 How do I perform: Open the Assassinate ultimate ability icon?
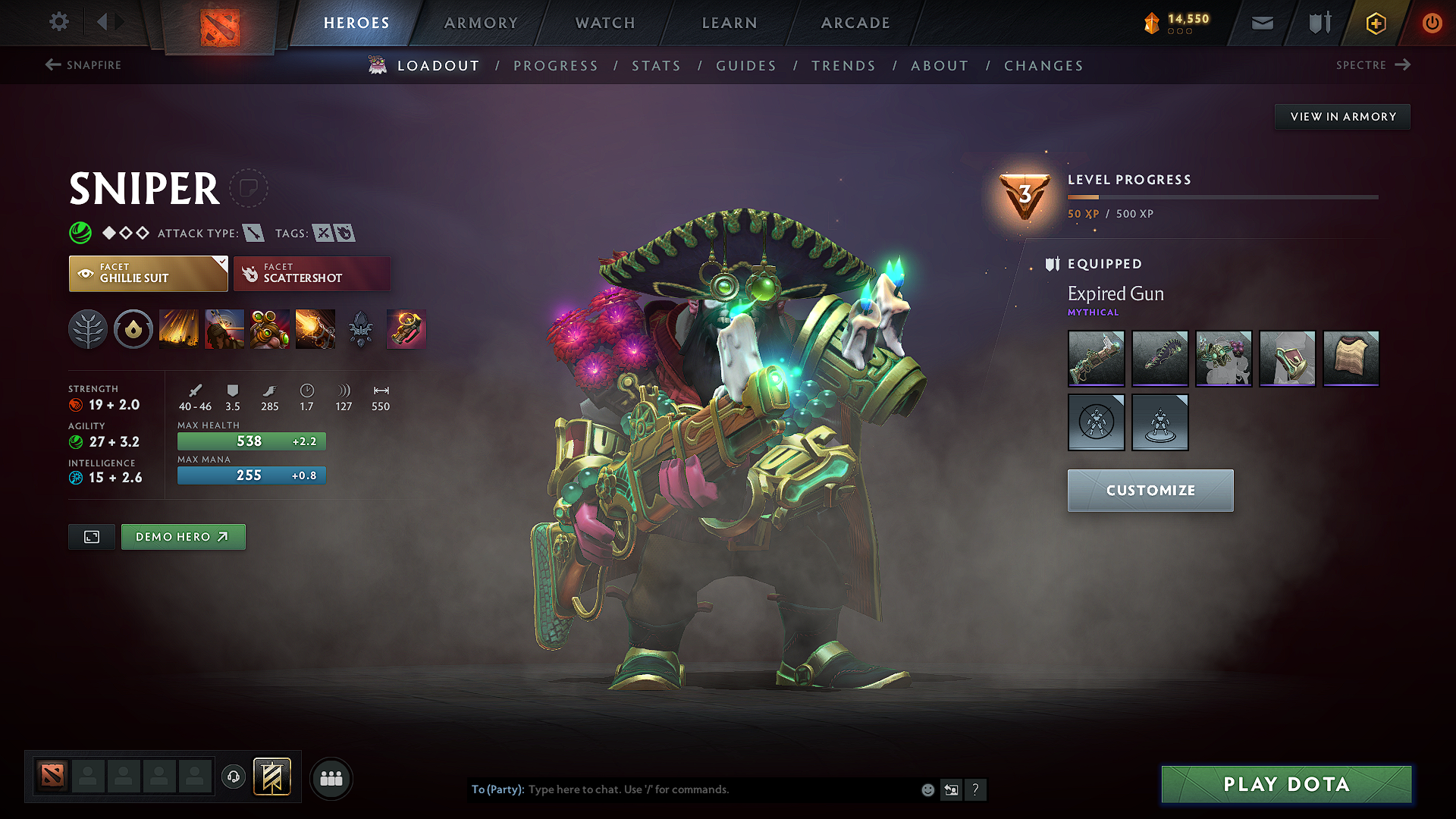[315, 329]
